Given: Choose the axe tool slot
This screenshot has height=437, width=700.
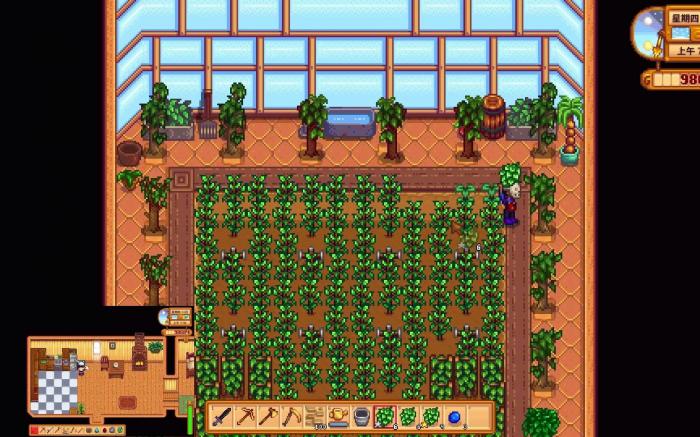Looking at the screenshot, I should (267, 417).
